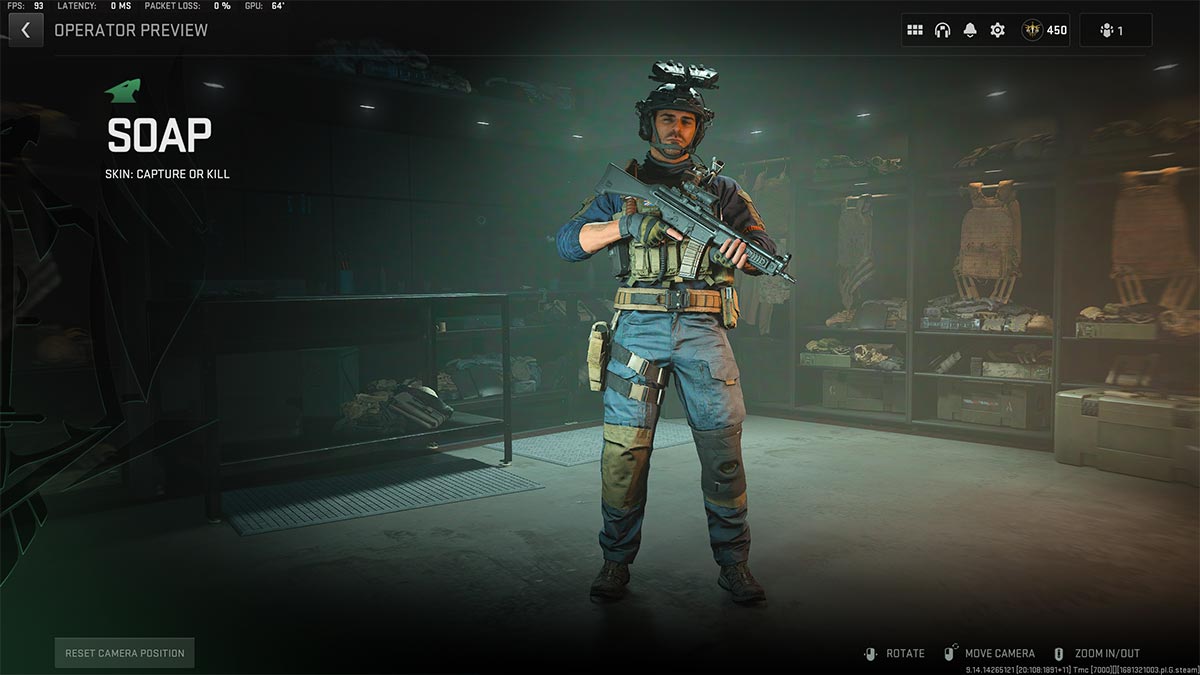Open the headset voice channel icon
Viewport: 1200px width, 675px height.
(942, 30)
